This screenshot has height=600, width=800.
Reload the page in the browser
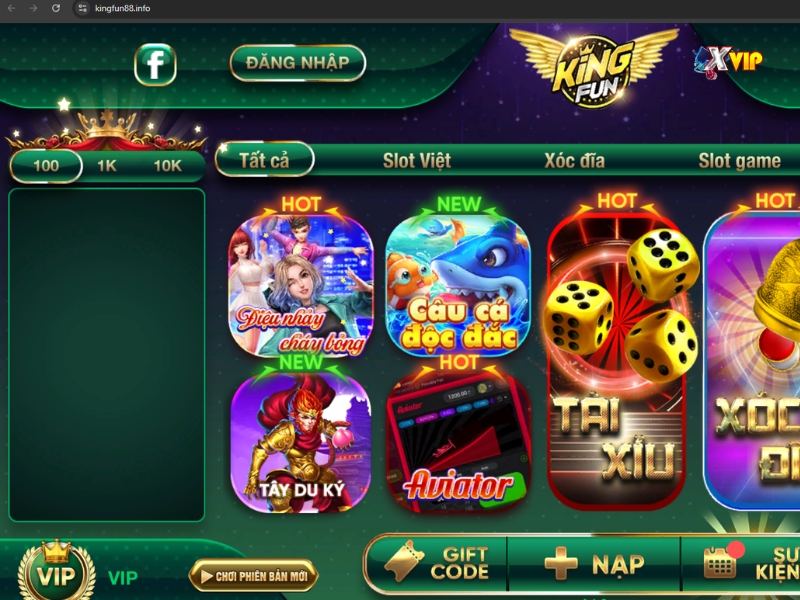pos(55,8)
